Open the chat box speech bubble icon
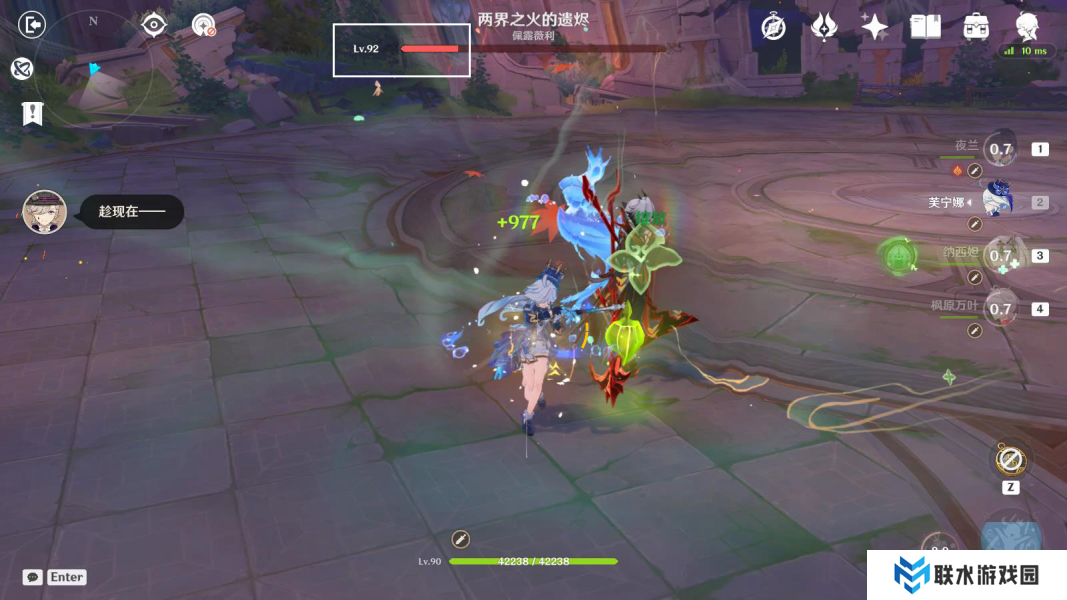1067x600 pixels. [x=33, y=577]
